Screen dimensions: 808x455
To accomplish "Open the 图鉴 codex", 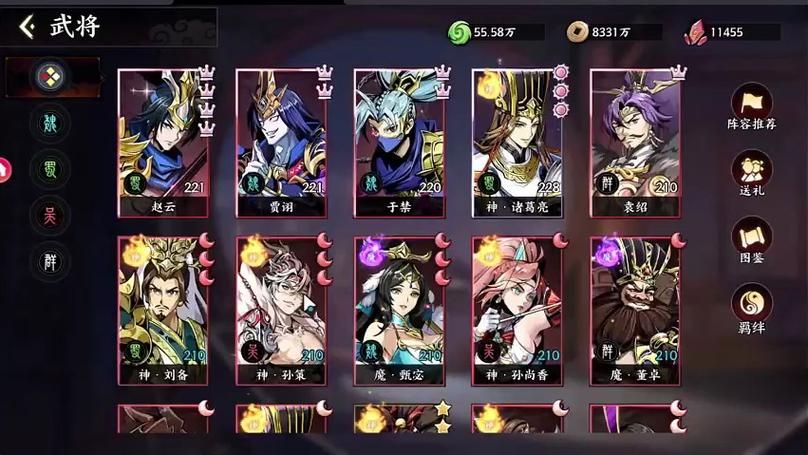I will (x=751, y=240).
